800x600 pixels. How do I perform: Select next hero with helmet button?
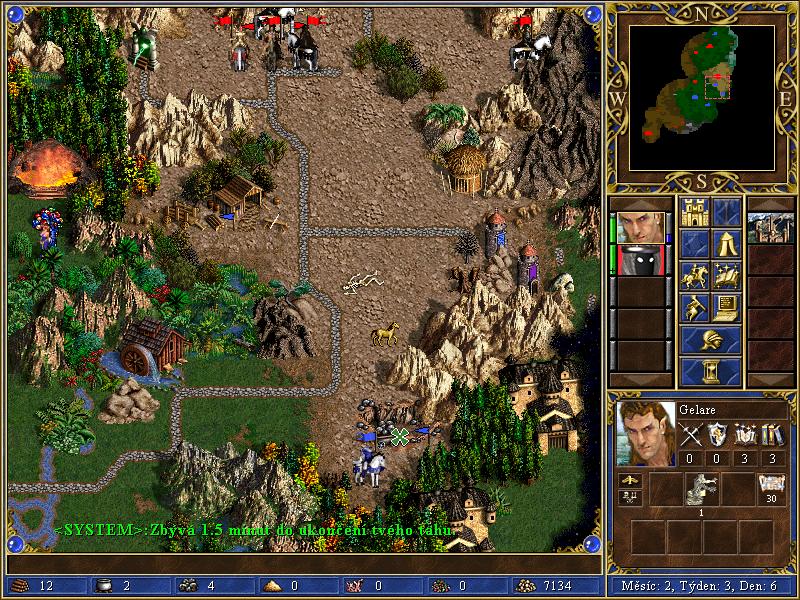tap(710, 340)
